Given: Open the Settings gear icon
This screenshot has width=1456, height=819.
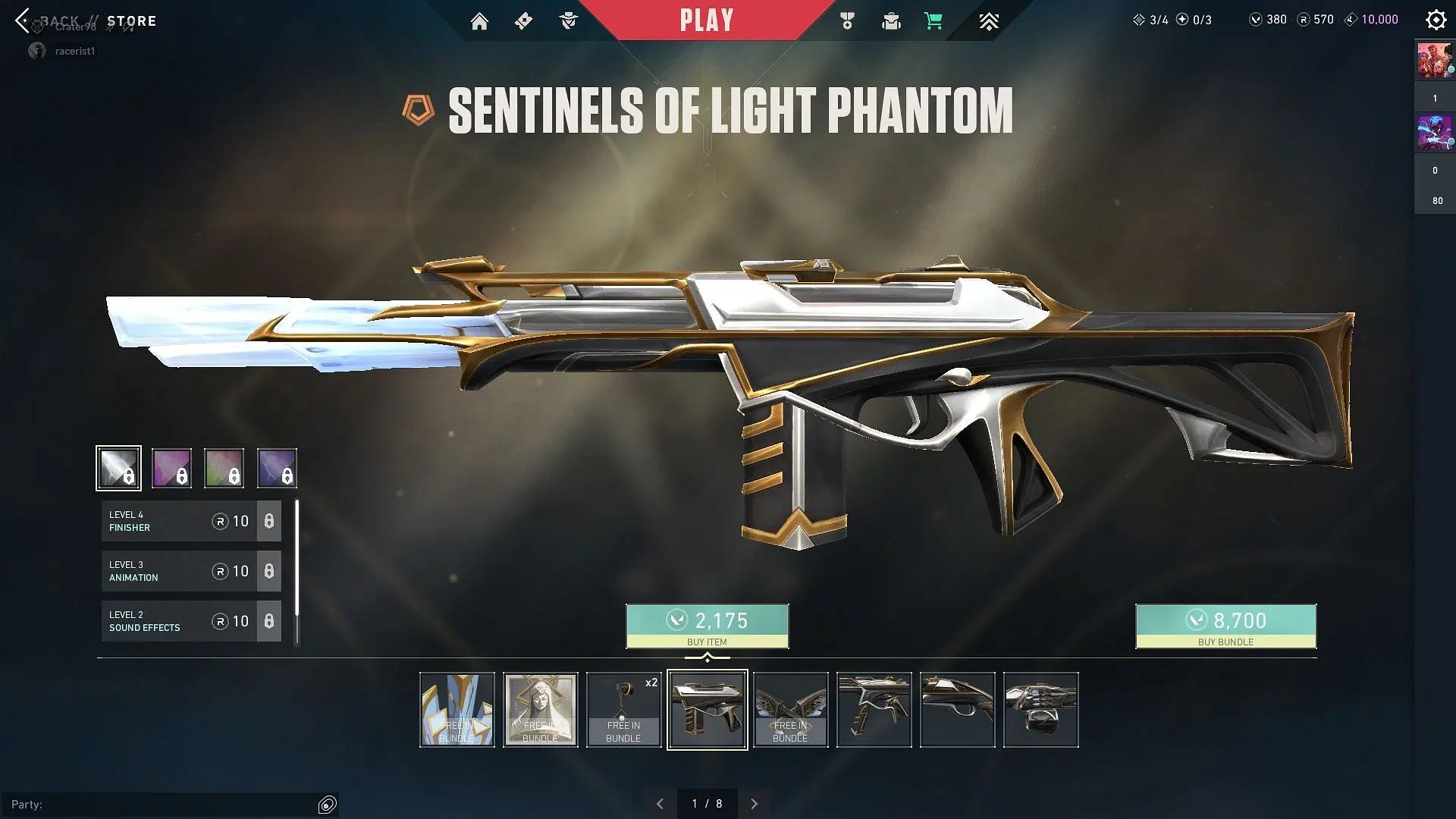Looking at the screenshot, I should coord(1436,19).
